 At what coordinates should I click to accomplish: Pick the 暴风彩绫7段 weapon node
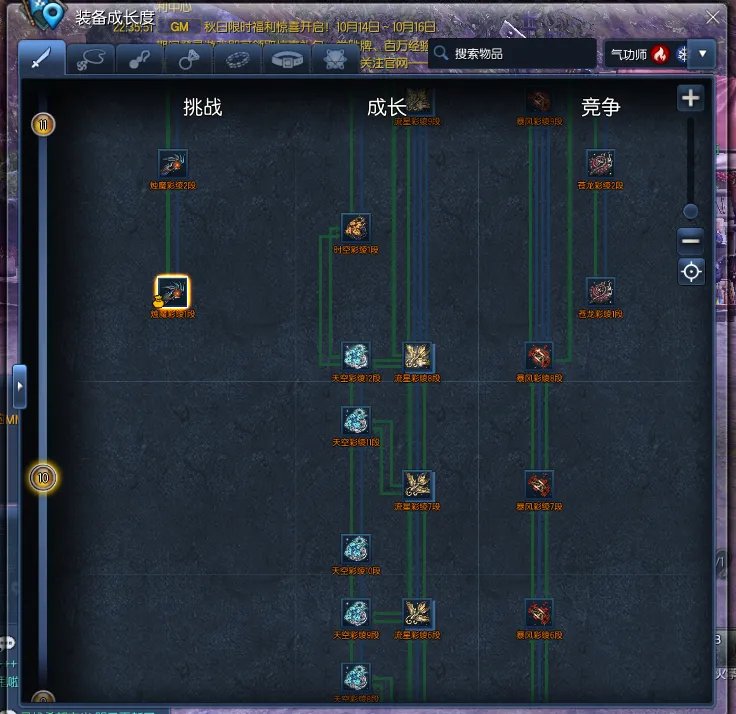tap(540, 485)
